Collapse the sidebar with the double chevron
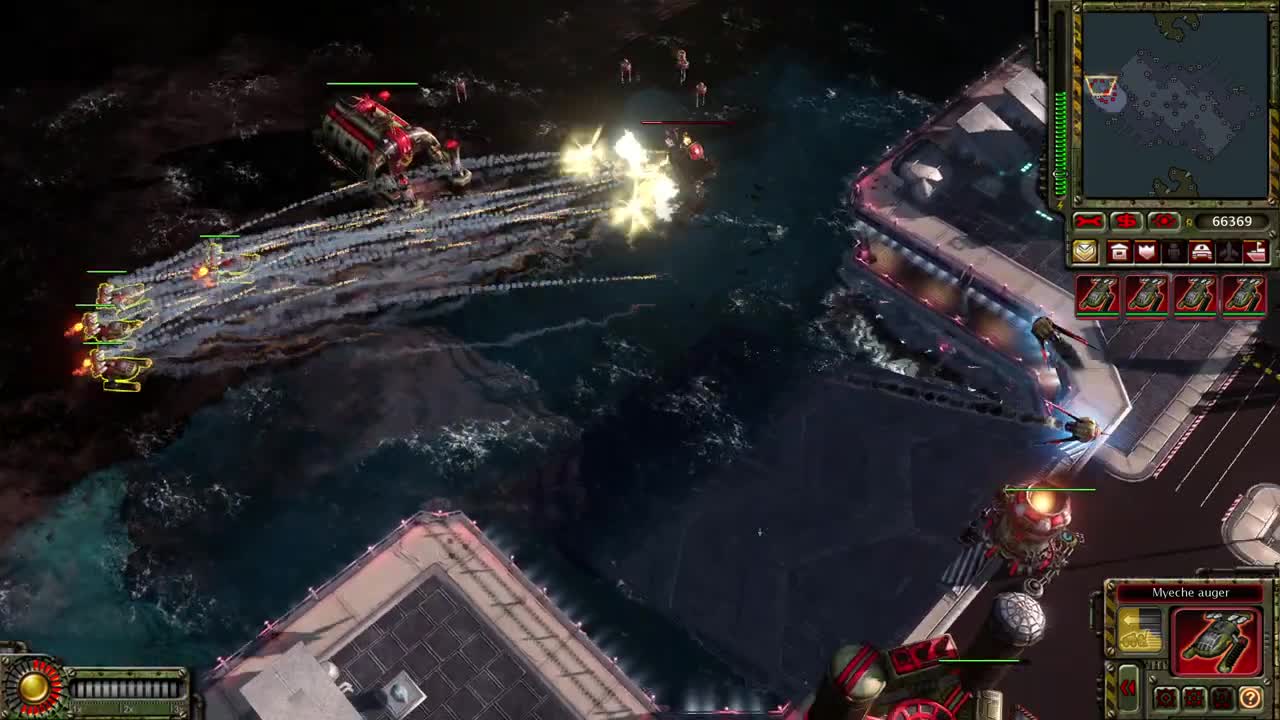Screen dimensions: 1280x720 1128,688
